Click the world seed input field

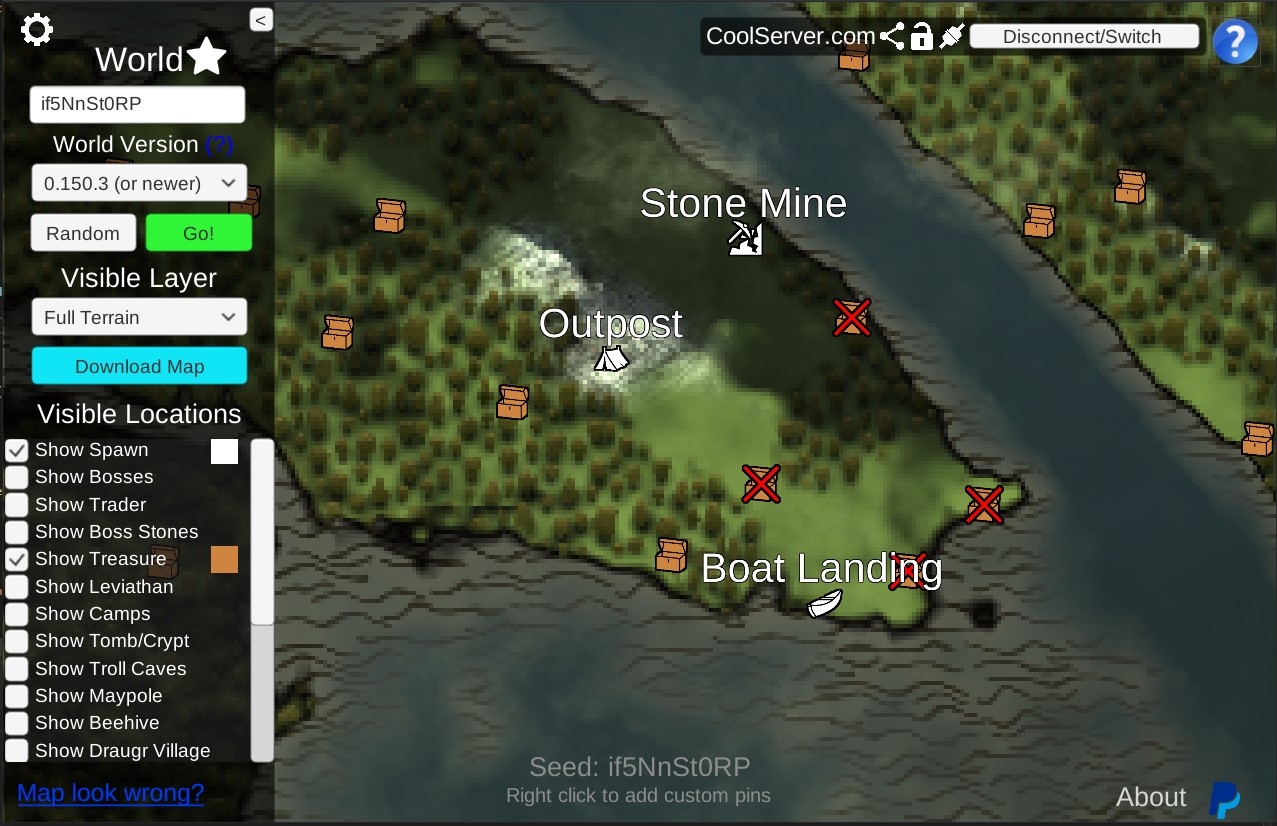[x=137, y=104]
